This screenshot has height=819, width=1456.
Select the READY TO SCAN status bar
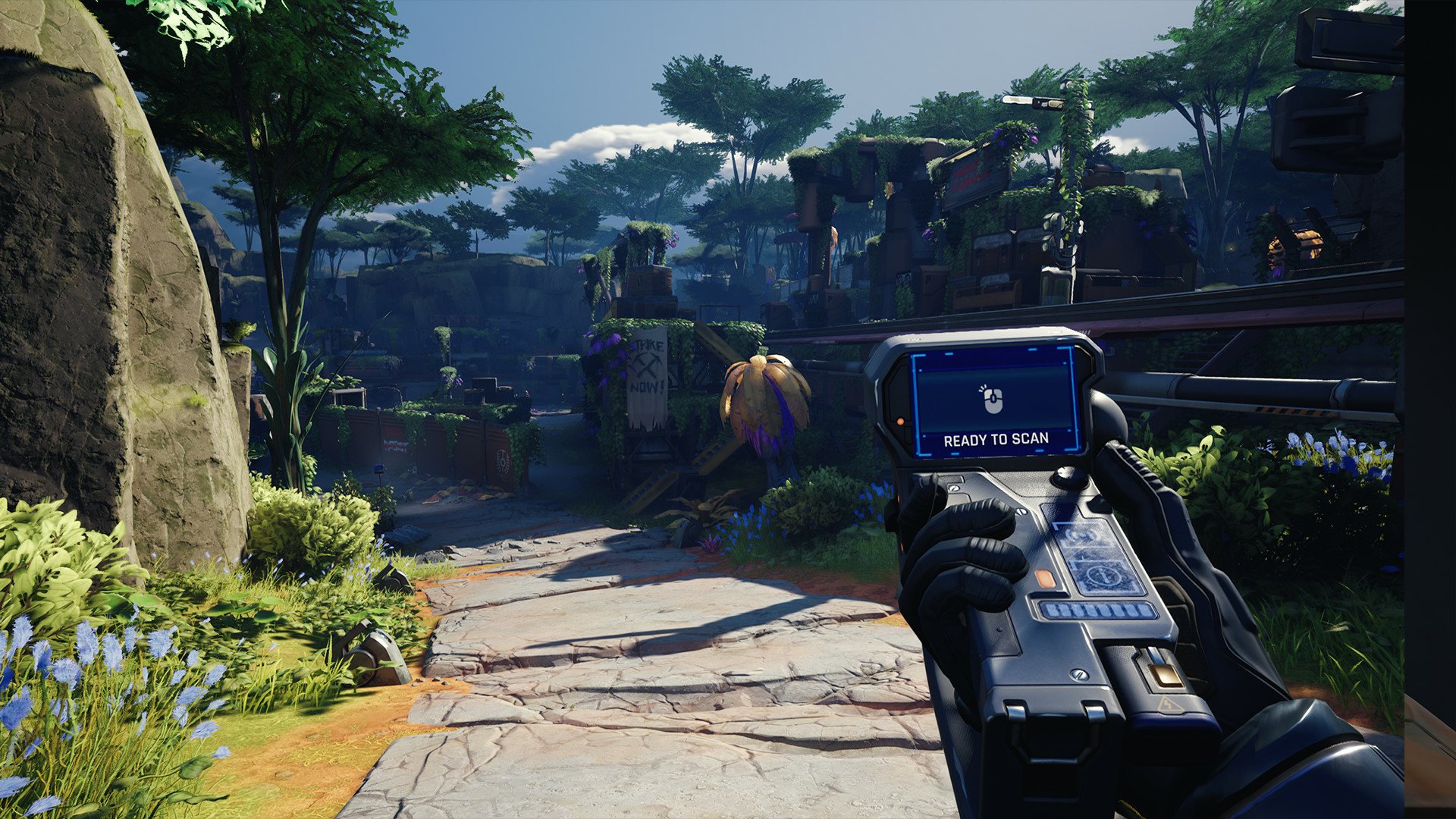click(x=996, y=439)
